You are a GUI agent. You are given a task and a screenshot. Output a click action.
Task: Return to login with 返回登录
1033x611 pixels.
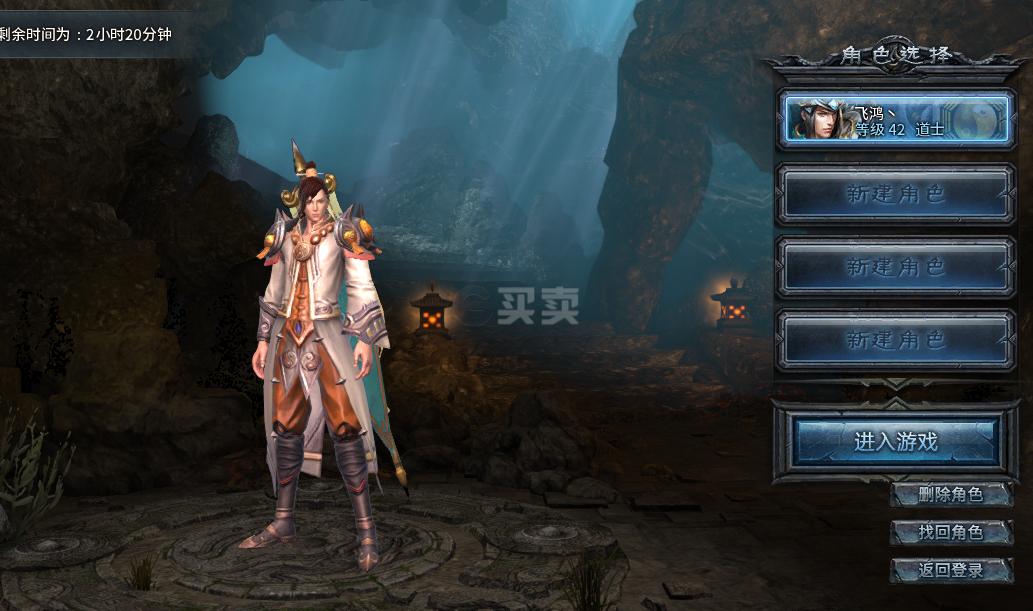pyautogui.click(x=950, y=570)
